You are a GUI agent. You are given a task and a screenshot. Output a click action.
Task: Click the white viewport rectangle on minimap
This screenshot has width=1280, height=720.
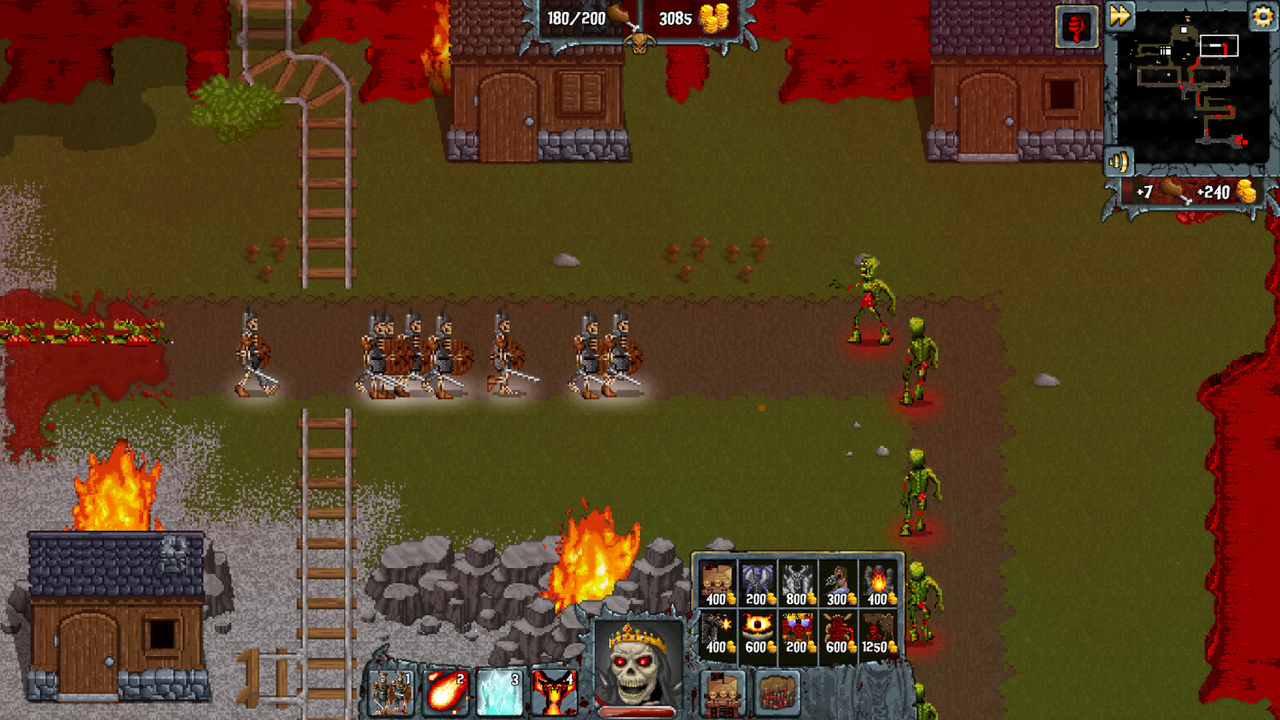(1219, 45)
